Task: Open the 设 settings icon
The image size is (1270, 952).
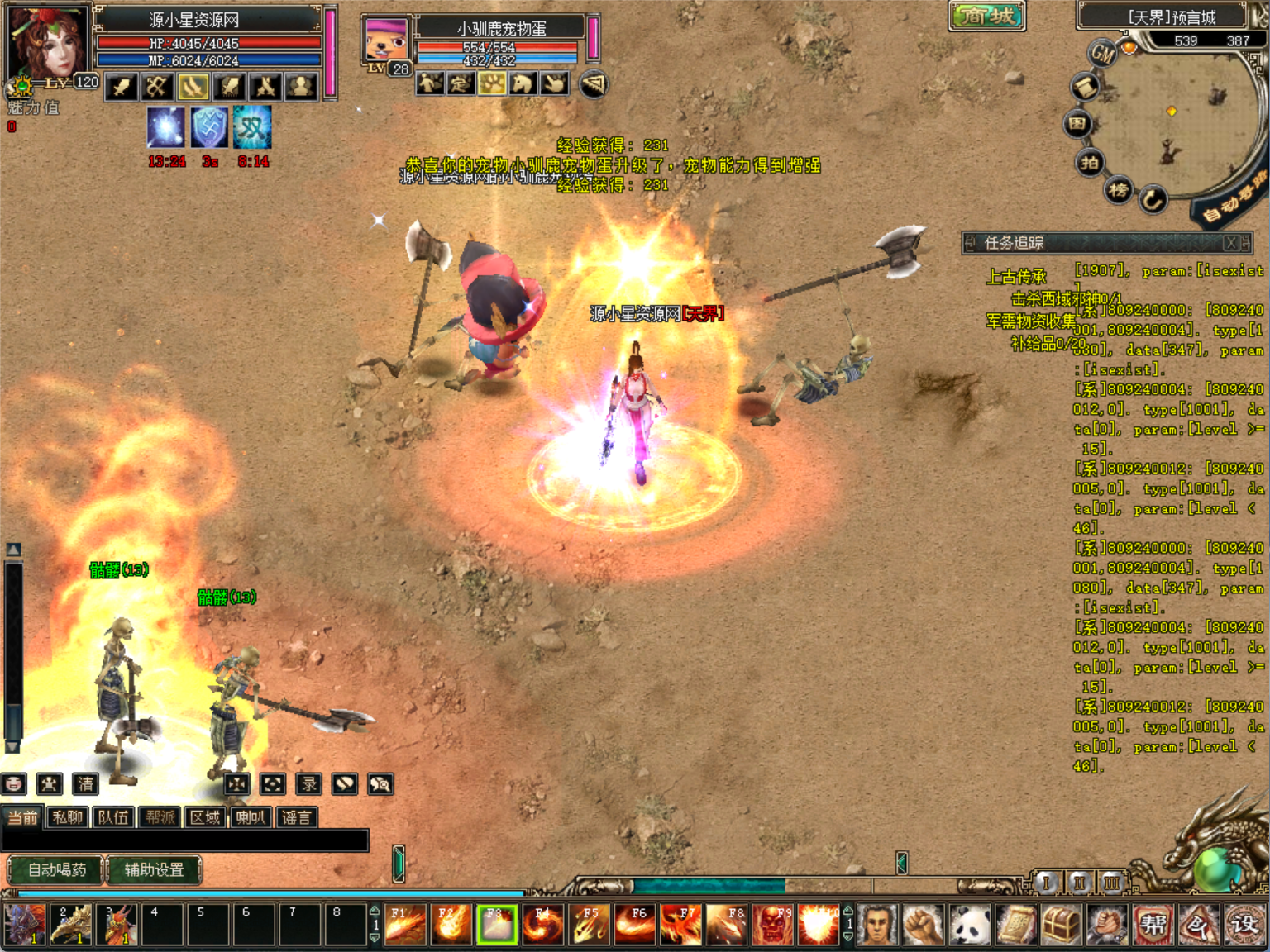Action: [x=1244, y=924]
